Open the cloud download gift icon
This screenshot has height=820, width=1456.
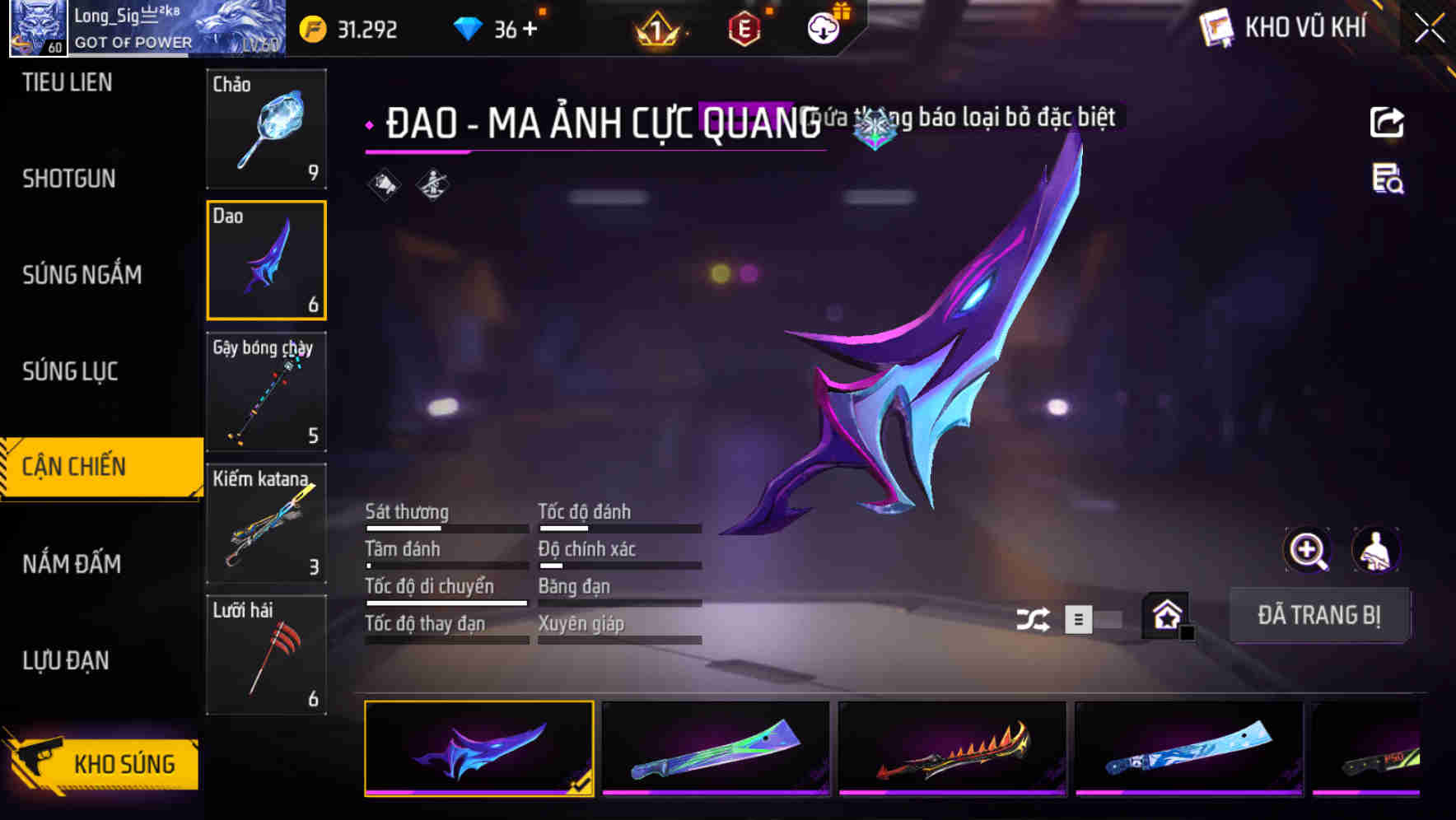[822, 27]
